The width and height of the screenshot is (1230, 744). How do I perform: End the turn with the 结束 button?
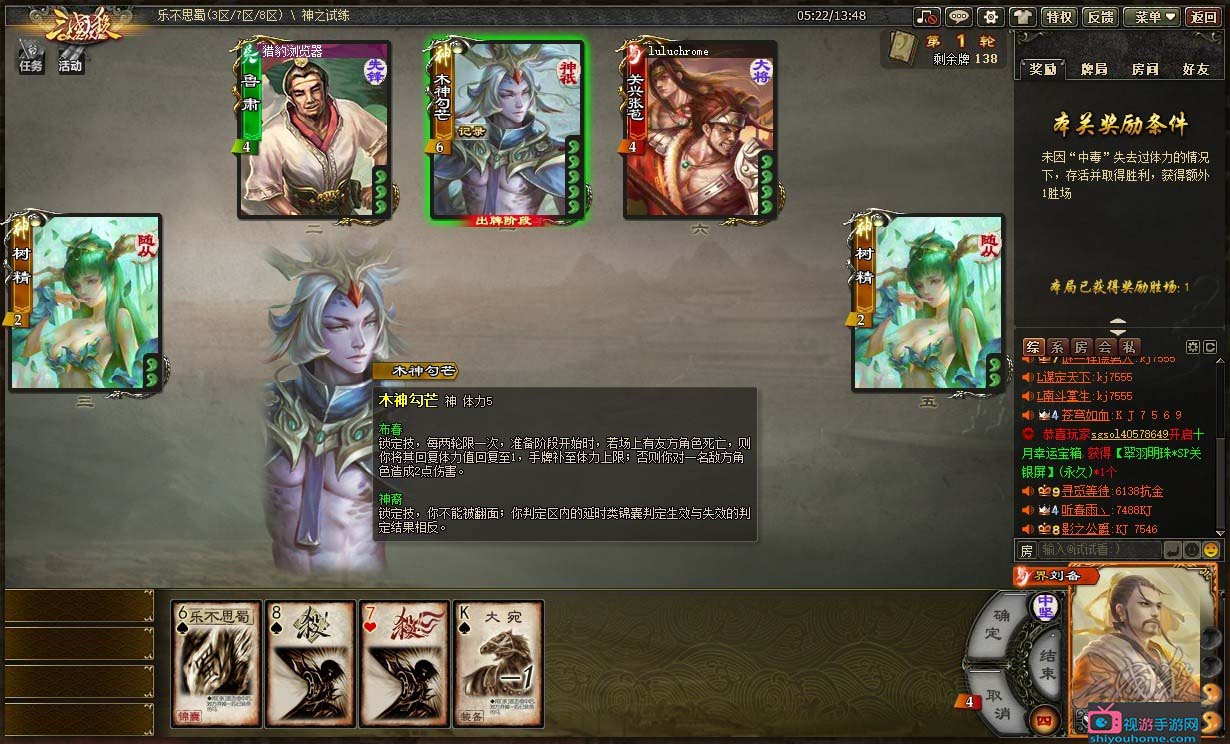1047,662
